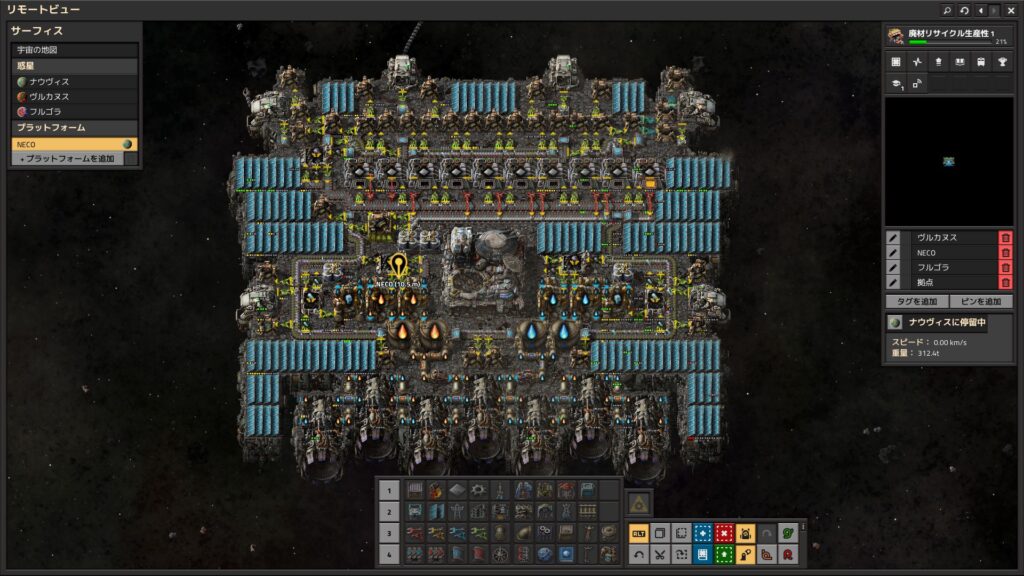View the フルゴラ planet surface
1024x576 pixels.
point(74,112)
